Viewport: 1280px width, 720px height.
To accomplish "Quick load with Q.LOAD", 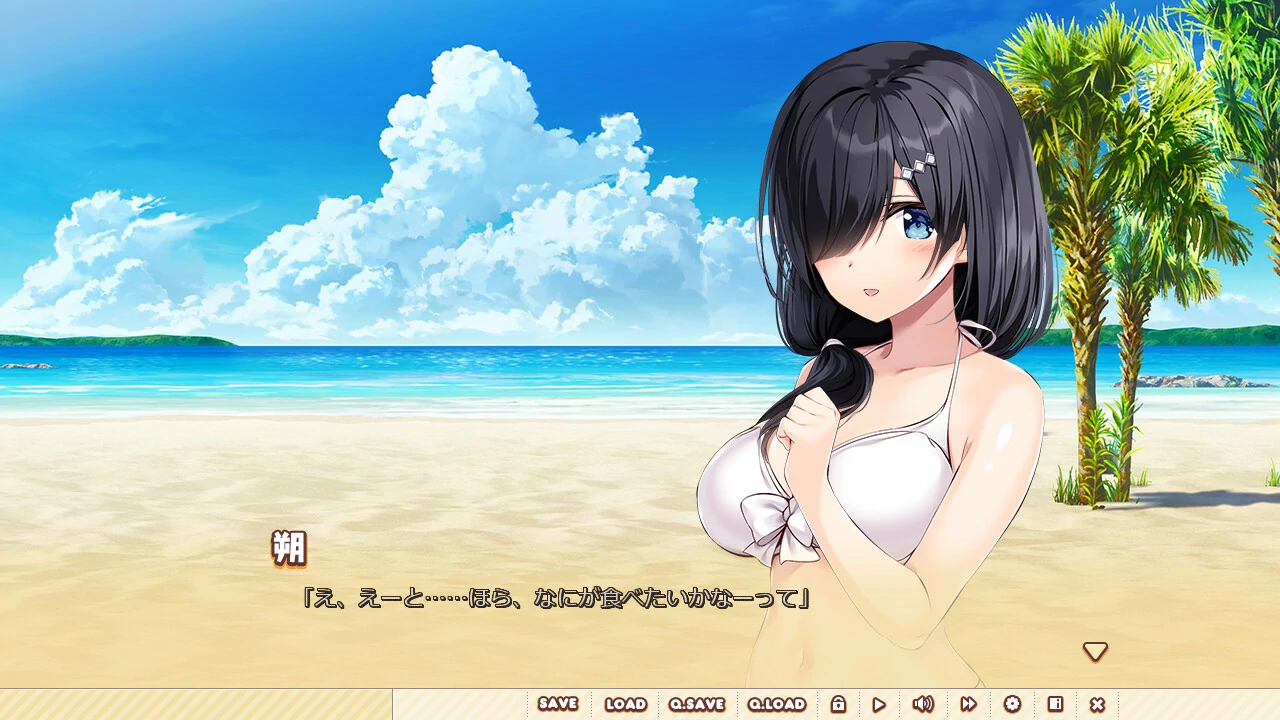I will [777, 704].
